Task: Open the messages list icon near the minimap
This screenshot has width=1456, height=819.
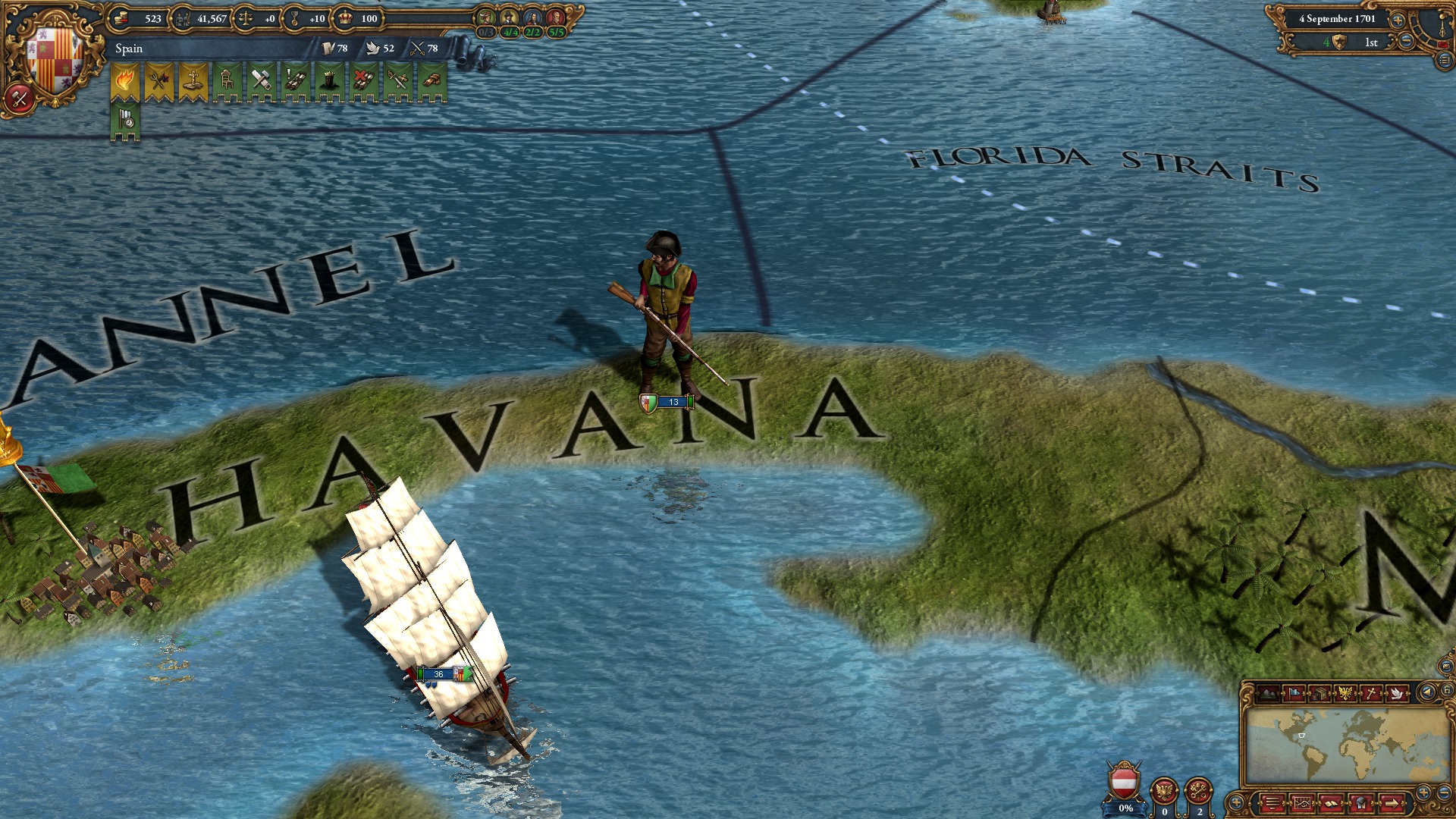Action: coord(1272,804)
